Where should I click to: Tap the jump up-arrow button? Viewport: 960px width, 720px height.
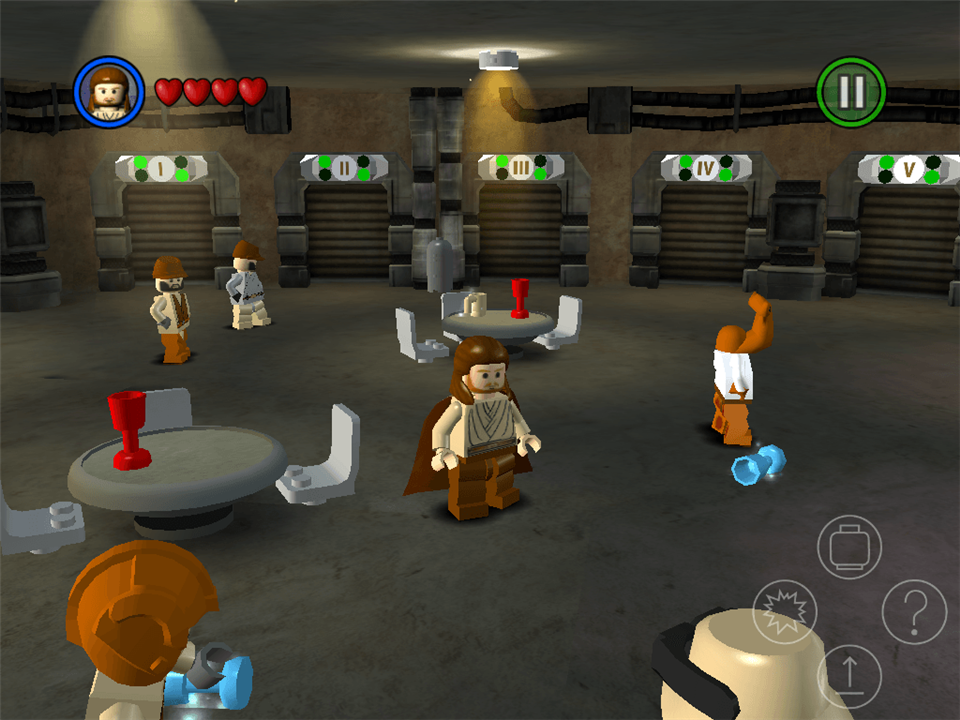(x=849, y=675)
